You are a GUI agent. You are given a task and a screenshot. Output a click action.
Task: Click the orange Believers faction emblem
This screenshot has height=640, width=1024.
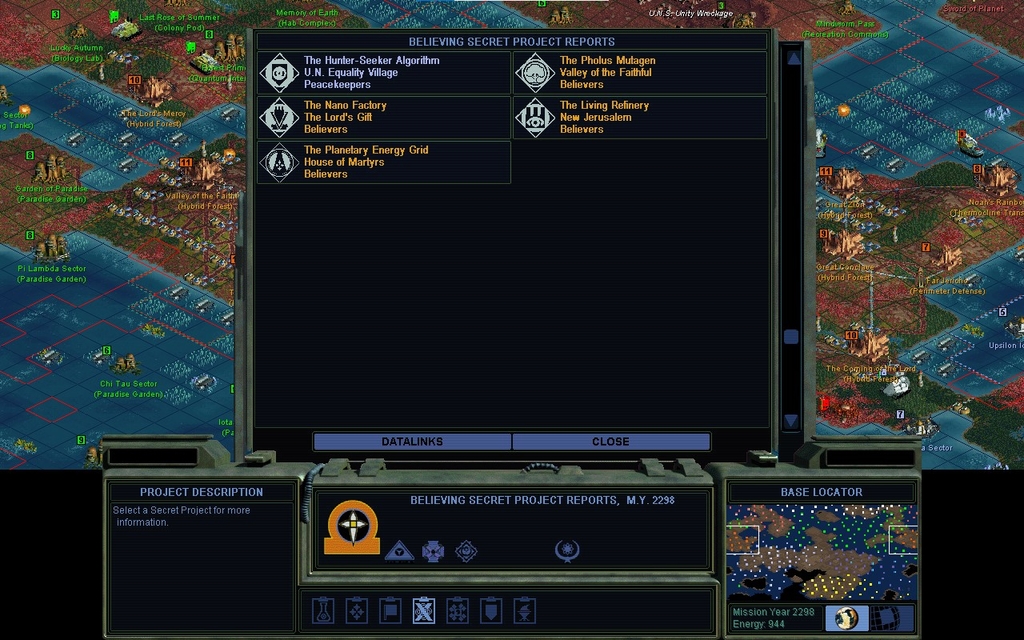point(352,527)
